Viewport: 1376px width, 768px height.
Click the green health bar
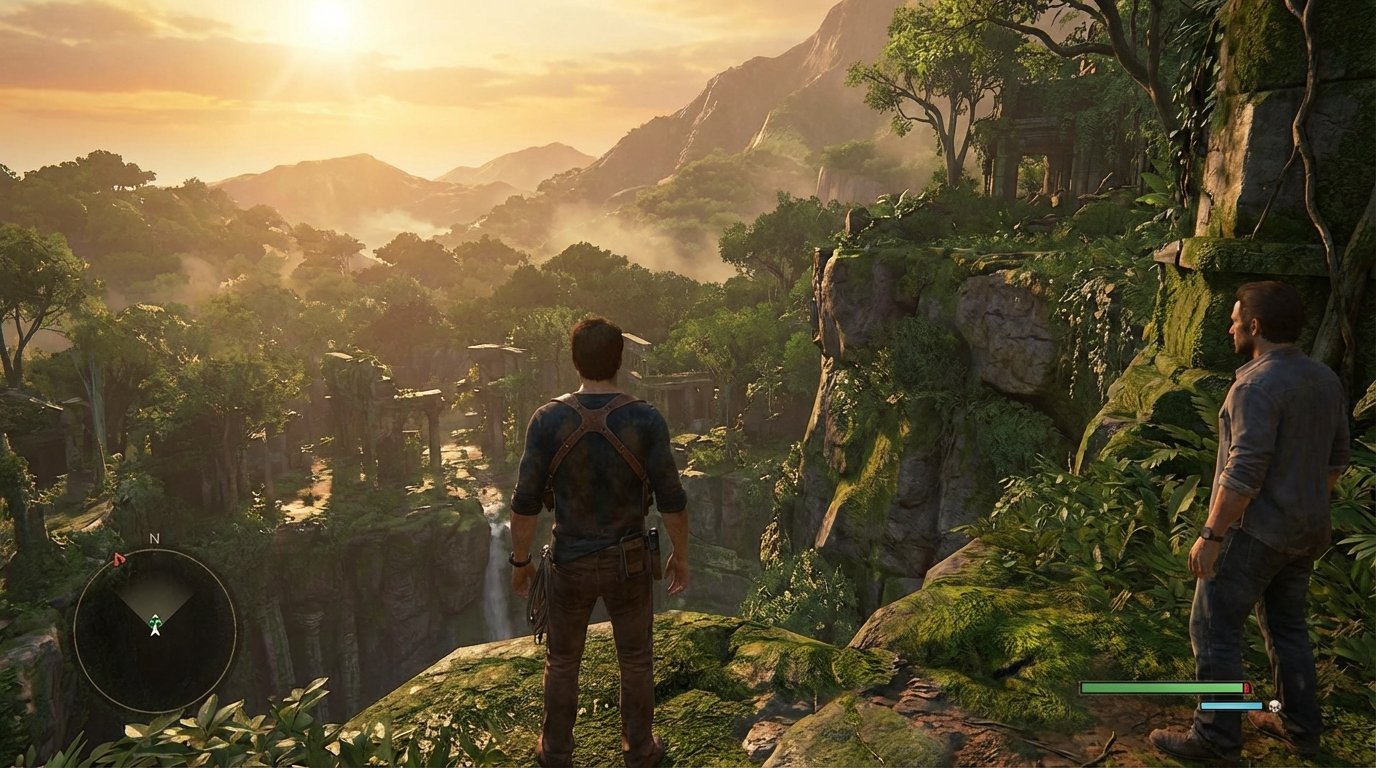pyautogui.click(x=1160, y=688)
